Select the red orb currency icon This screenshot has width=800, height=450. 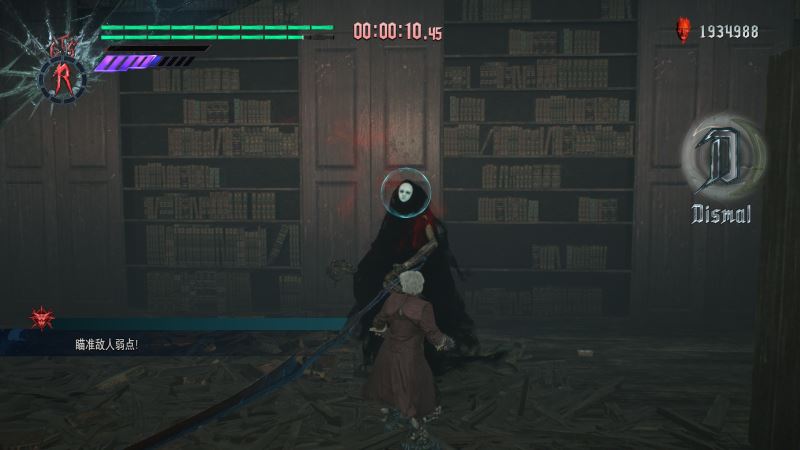tap(685, 31)
